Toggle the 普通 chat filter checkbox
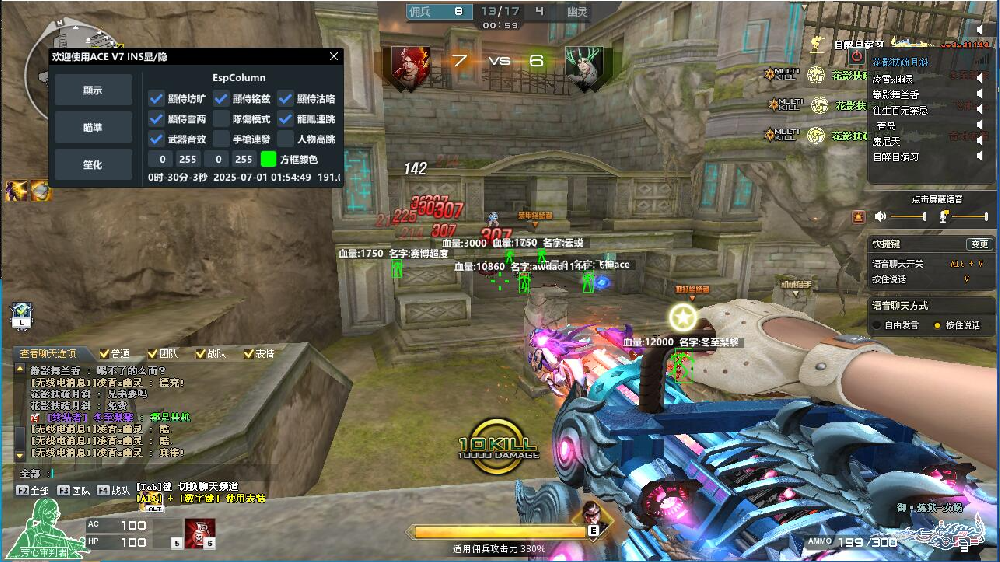This screenshot has height=562, width=1000. [x=104, y=354]
